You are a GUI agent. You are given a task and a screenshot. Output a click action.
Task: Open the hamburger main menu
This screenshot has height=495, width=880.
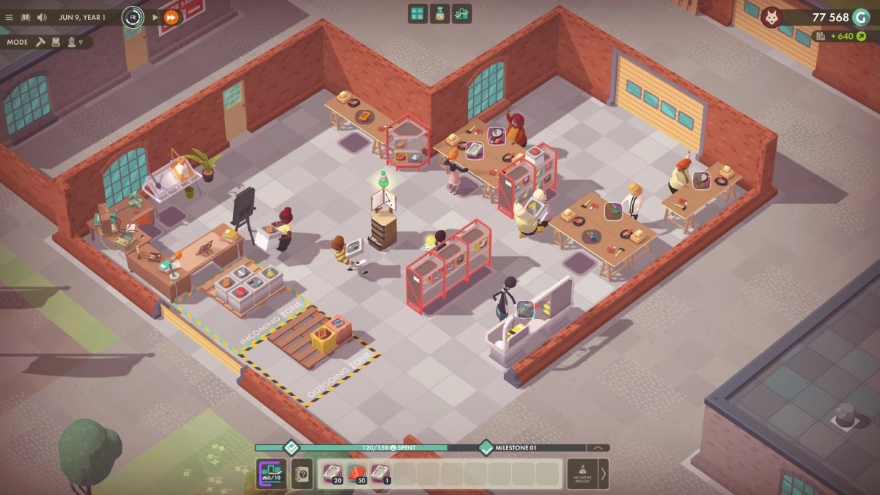pos(10,17)
